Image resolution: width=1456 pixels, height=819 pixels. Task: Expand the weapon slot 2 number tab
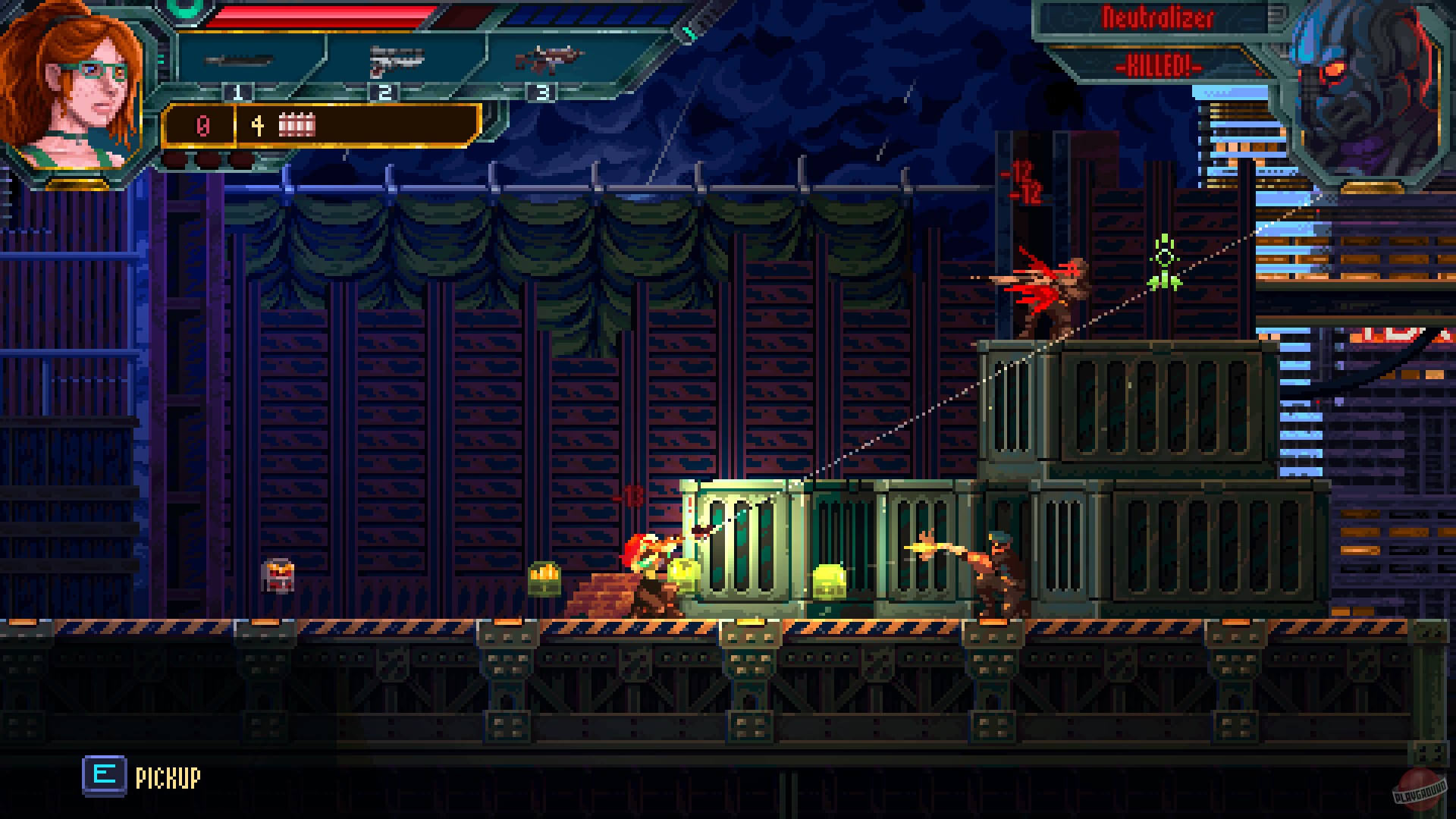click(x=385, y=93)
